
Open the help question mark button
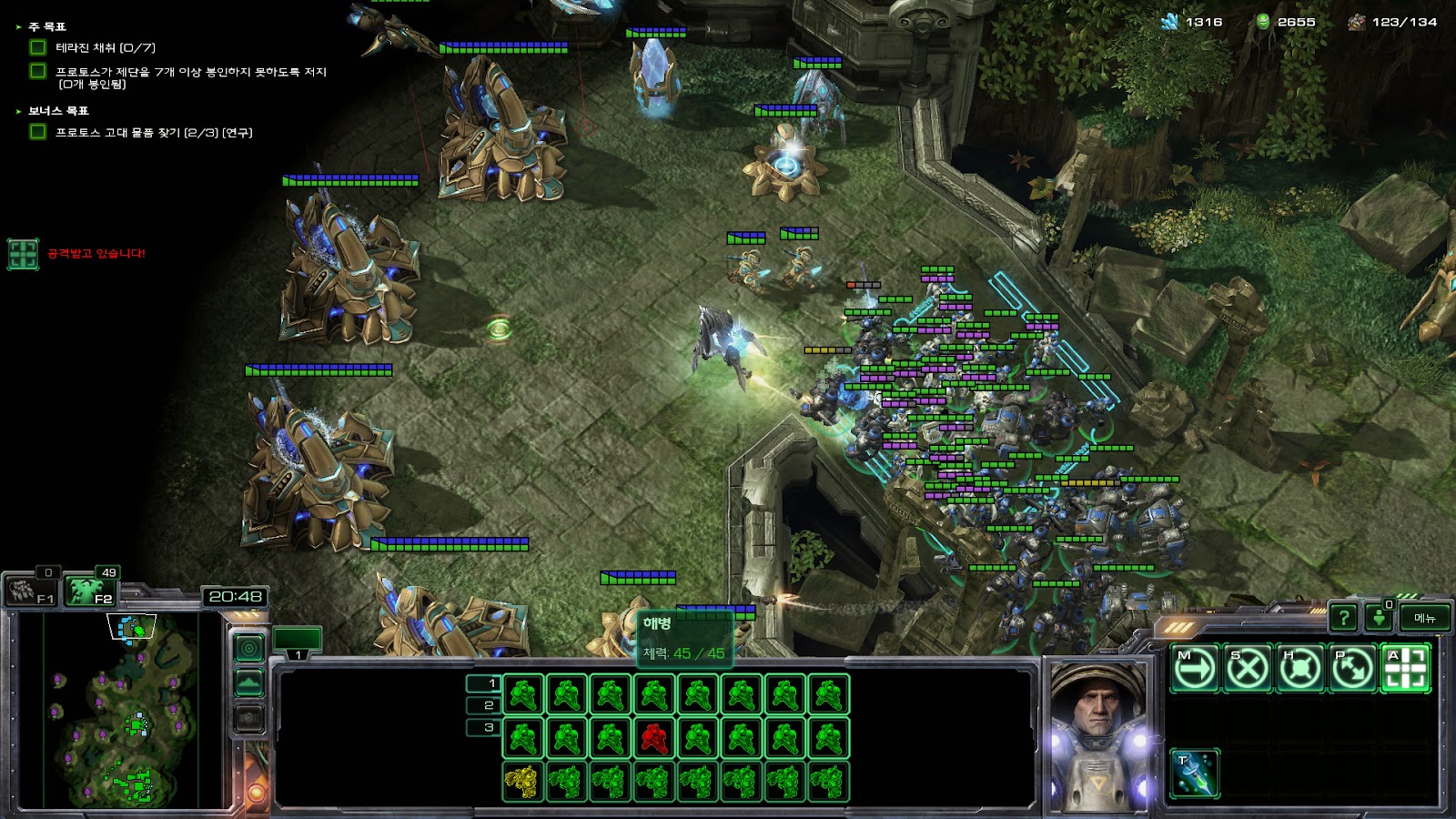(x=1343, y=618)
